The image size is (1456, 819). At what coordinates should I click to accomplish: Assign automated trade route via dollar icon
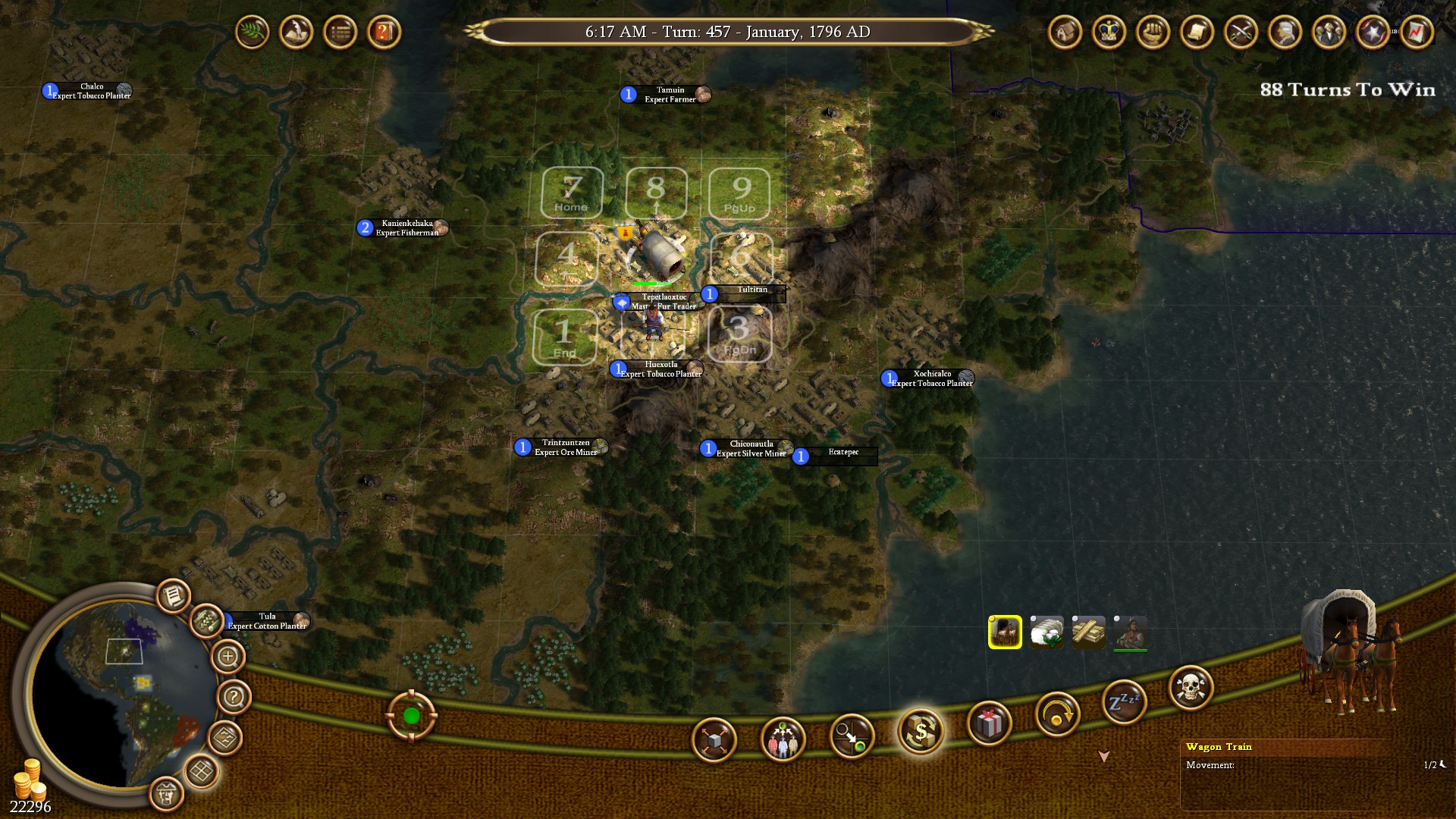pyautogui.click(x=920, y=732)
